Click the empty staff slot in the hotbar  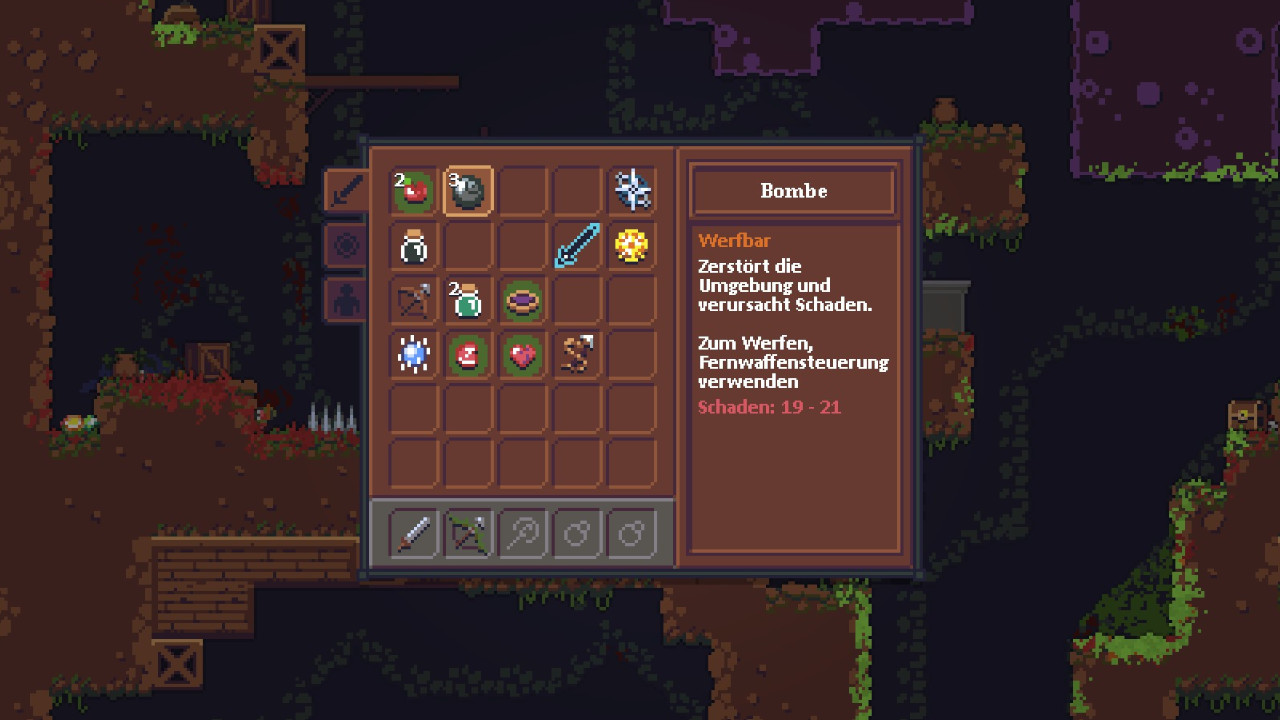[522, 533]
